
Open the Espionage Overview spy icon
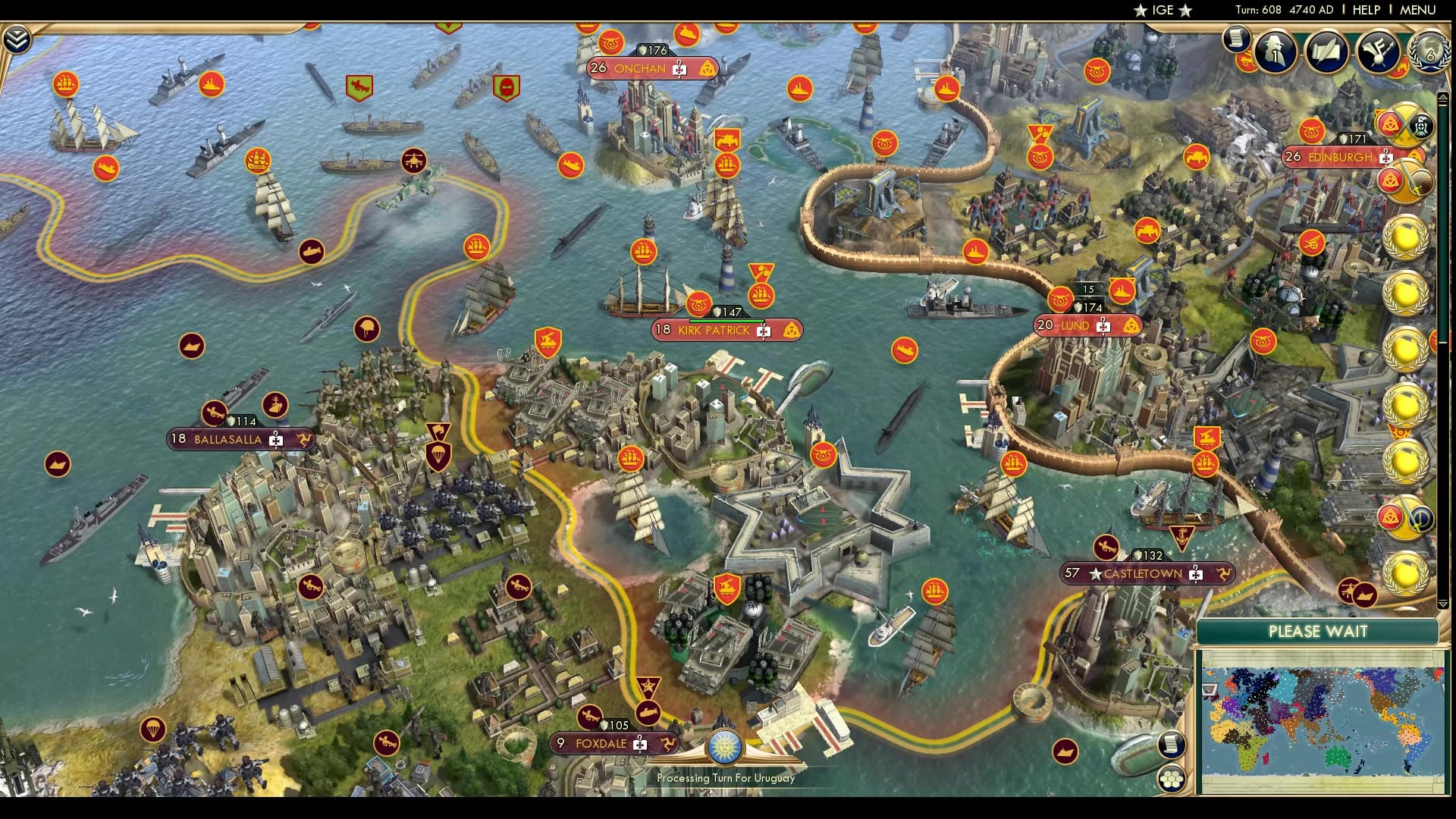click(x=1274, y=52)
